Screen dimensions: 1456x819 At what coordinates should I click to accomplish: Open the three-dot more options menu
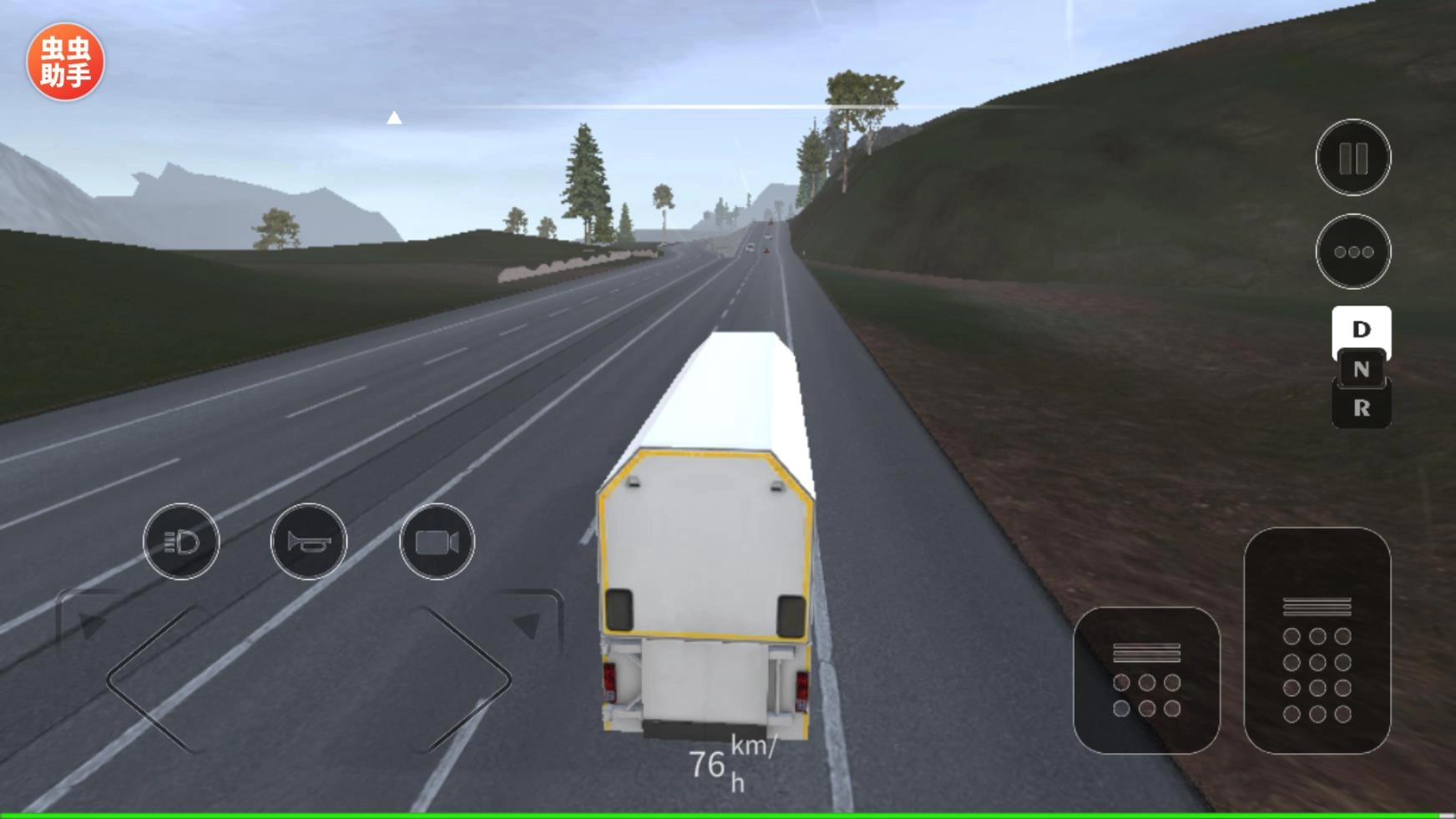(1352, 251)
